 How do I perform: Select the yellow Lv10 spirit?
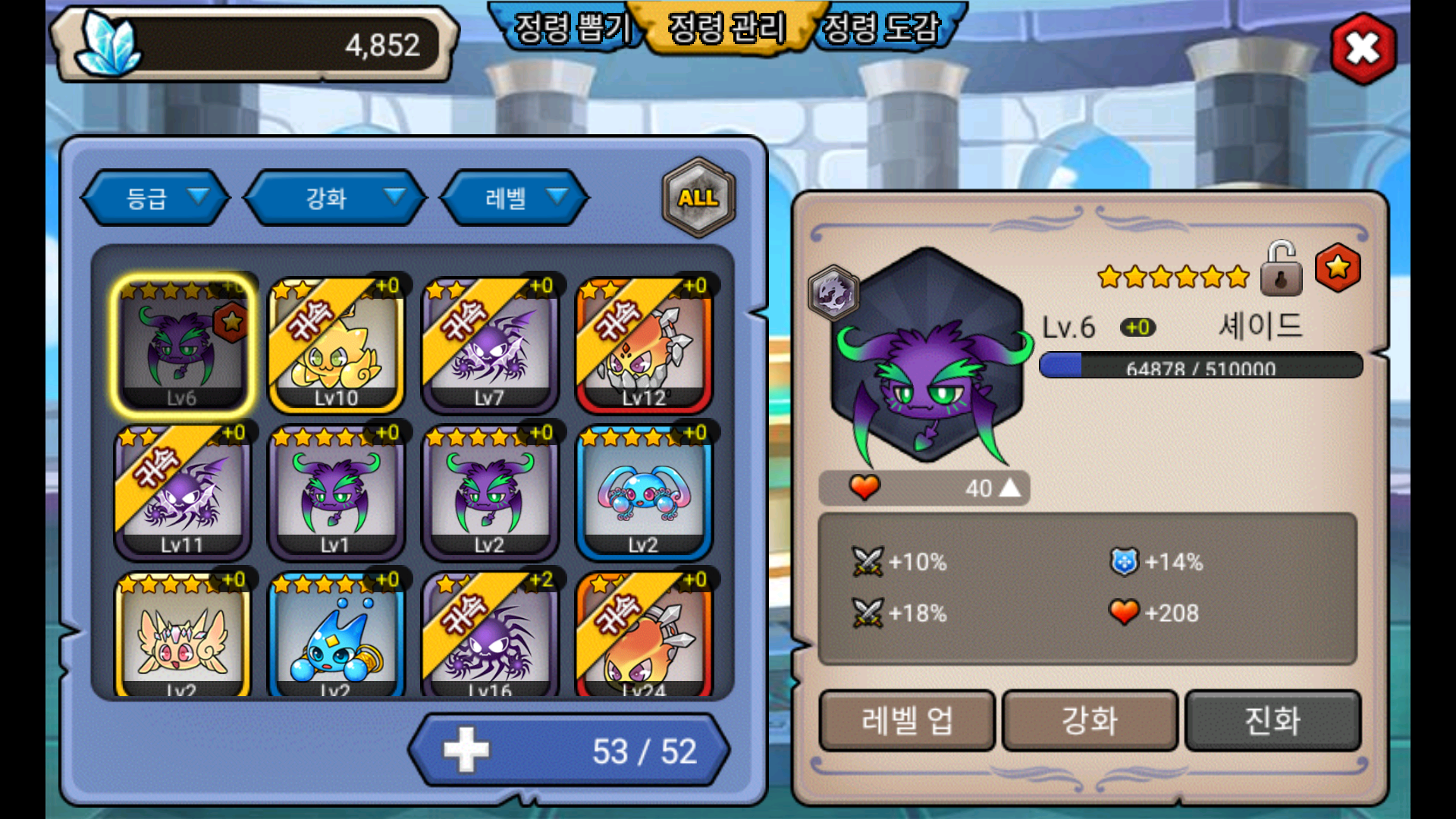click(x=336, y=345)
